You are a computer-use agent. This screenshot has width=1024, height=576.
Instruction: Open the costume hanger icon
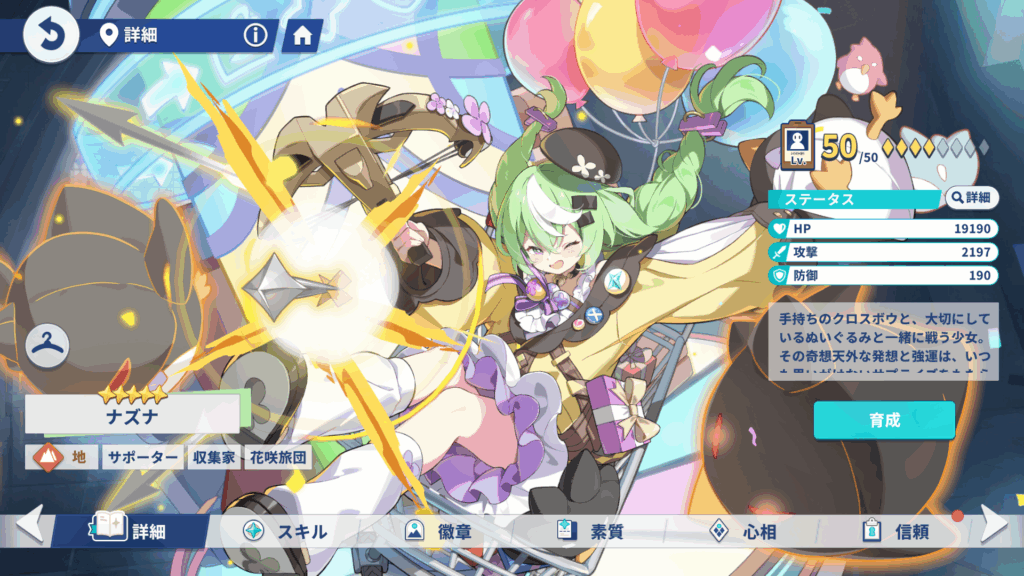pyautogui.click(x=48, y=346)
